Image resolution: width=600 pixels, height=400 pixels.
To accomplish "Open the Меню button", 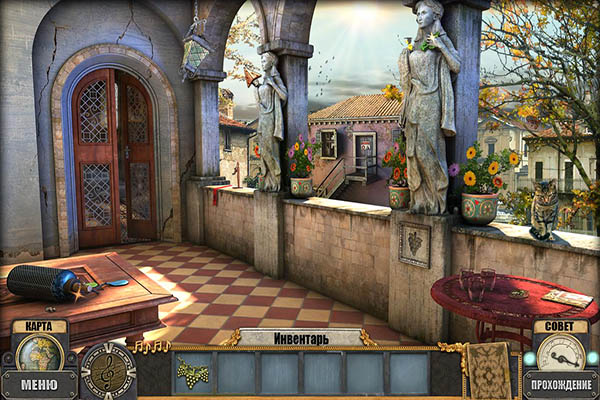I will 38,385.
